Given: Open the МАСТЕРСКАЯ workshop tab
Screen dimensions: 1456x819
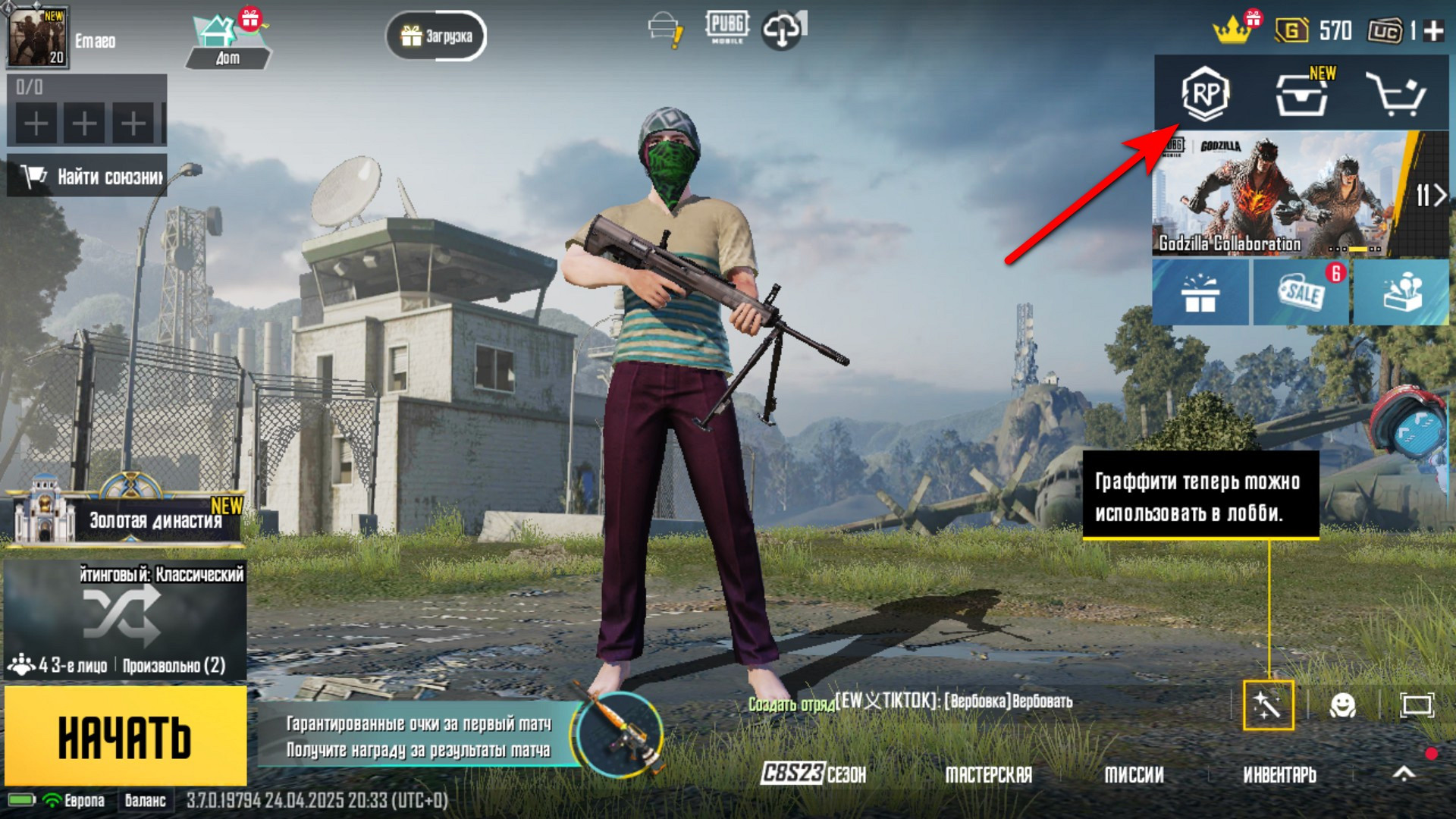Looking at the screenshot, I should tap(988, 774).
